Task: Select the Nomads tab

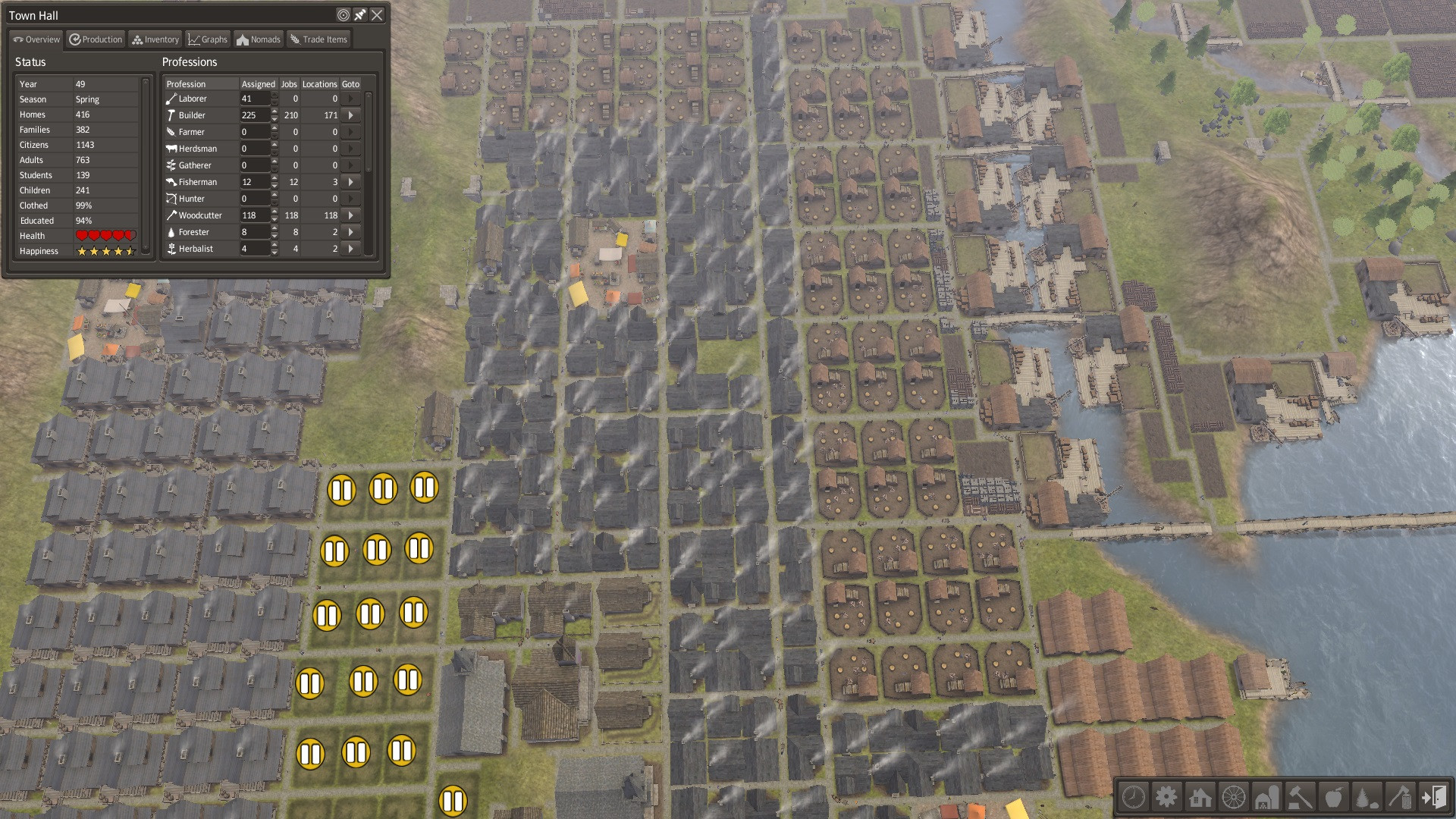Action: click(259, 39)
